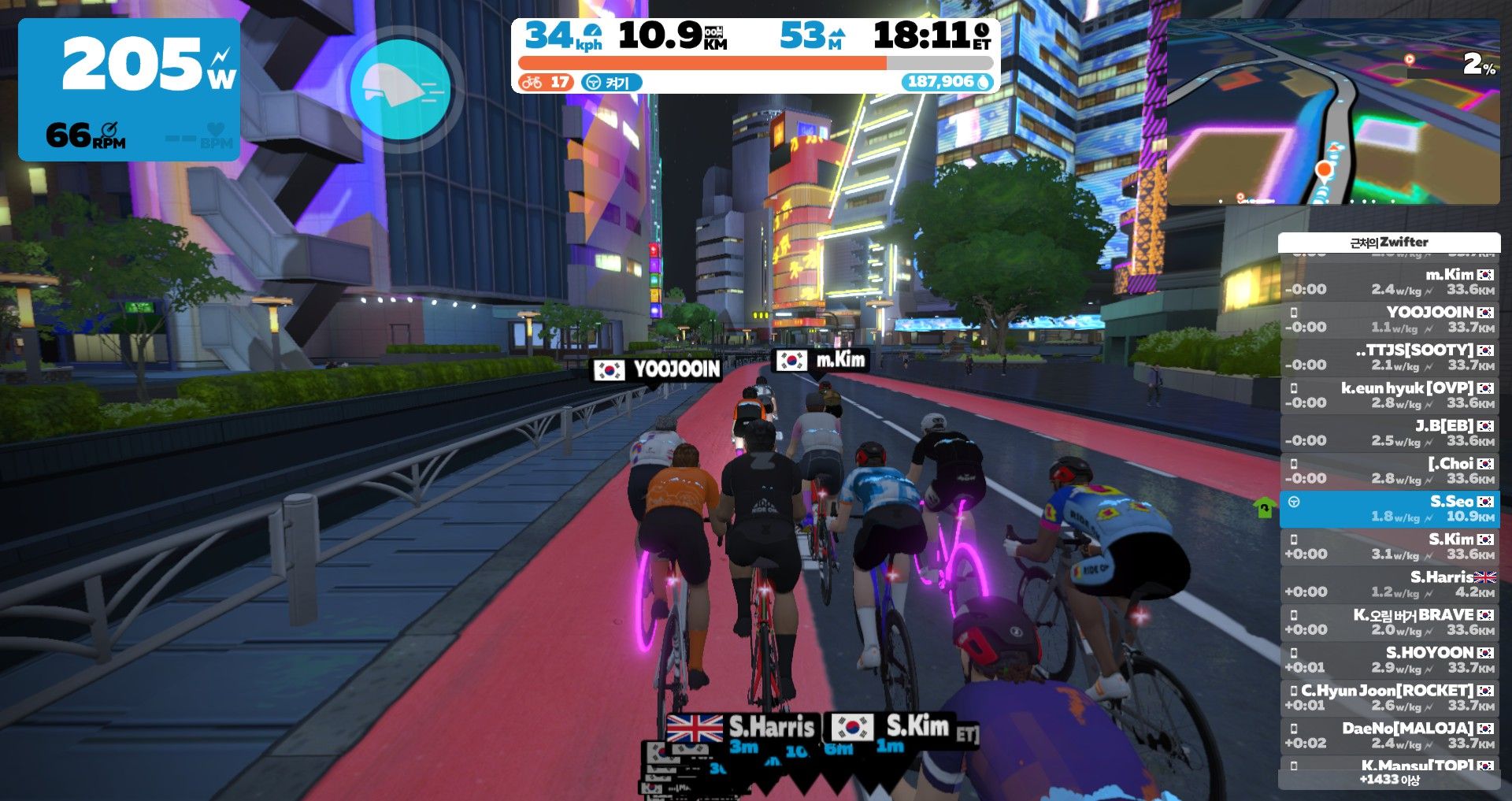
Task: Choose ..TTJS[SOOTY] rider row
Action: [x=1389, y=358]
